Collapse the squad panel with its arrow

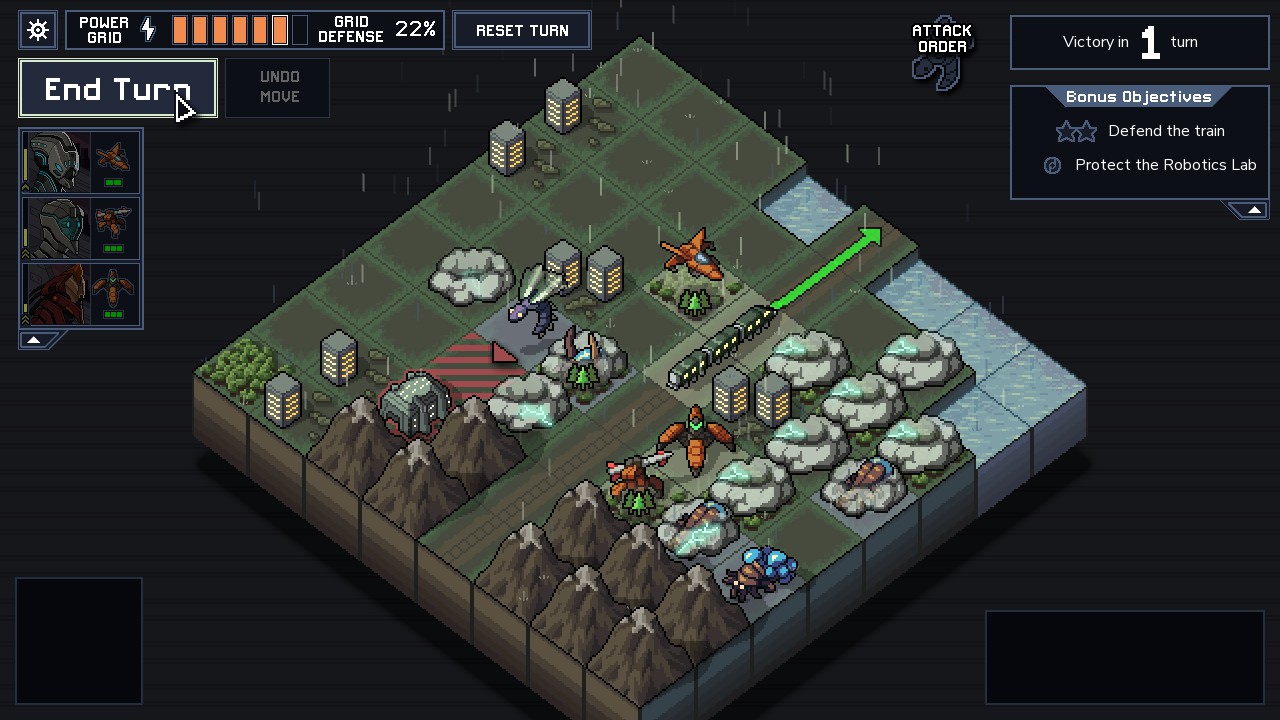tap(32, 339)
